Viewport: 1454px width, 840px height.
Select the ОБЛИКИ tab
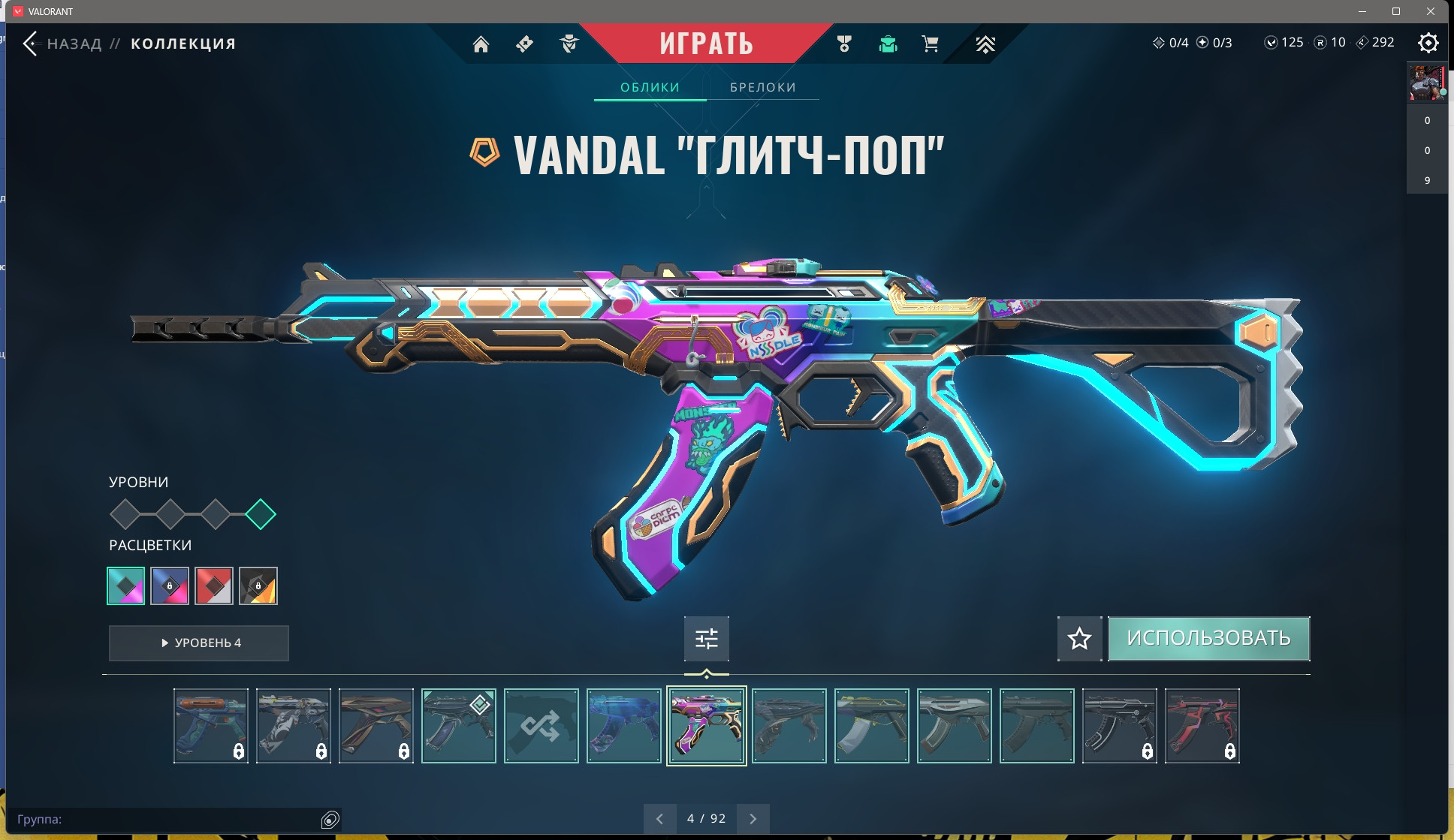coord(650,87)
